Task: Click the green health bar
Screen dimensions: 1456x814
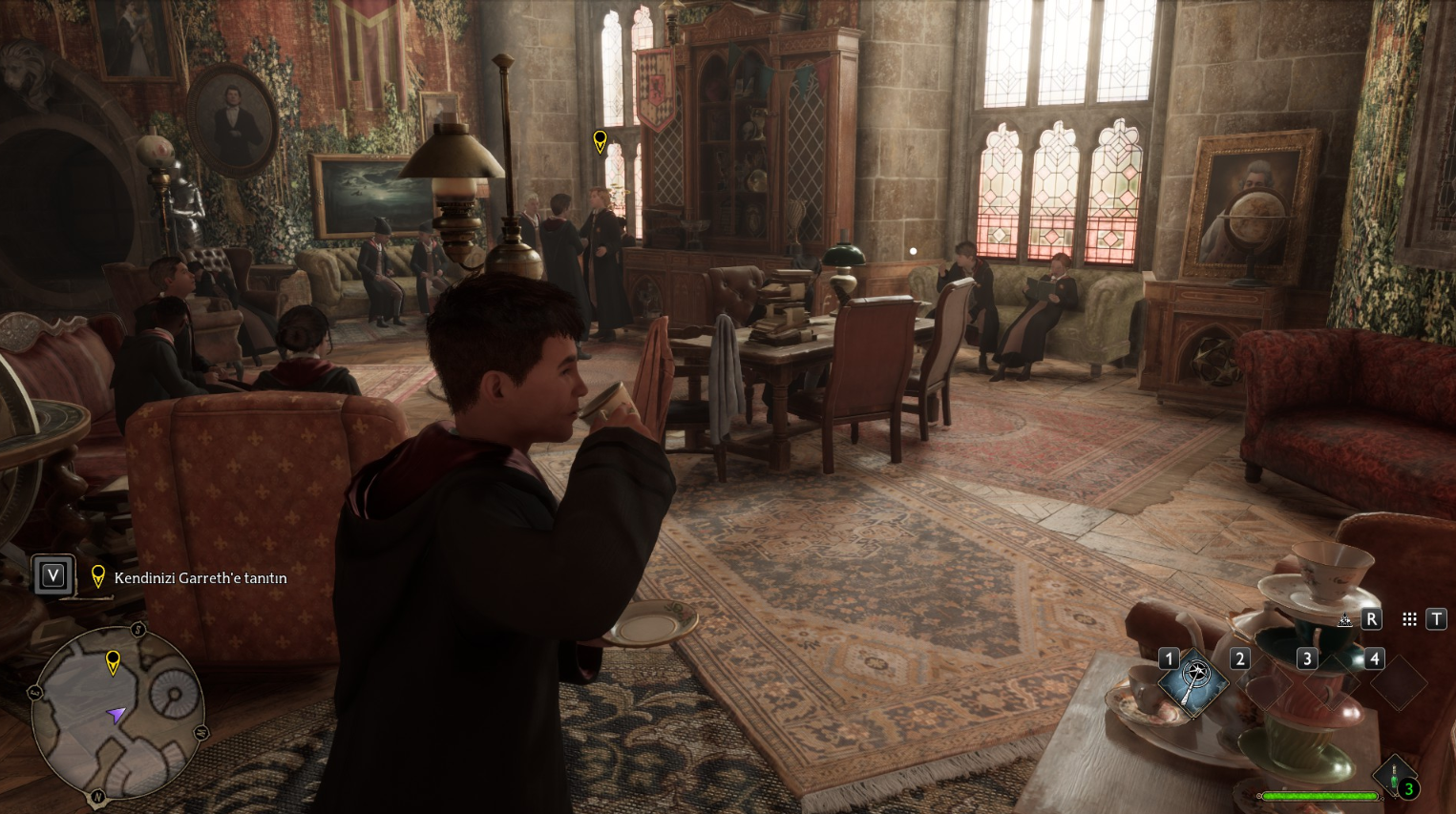Action: (1319, 796)
